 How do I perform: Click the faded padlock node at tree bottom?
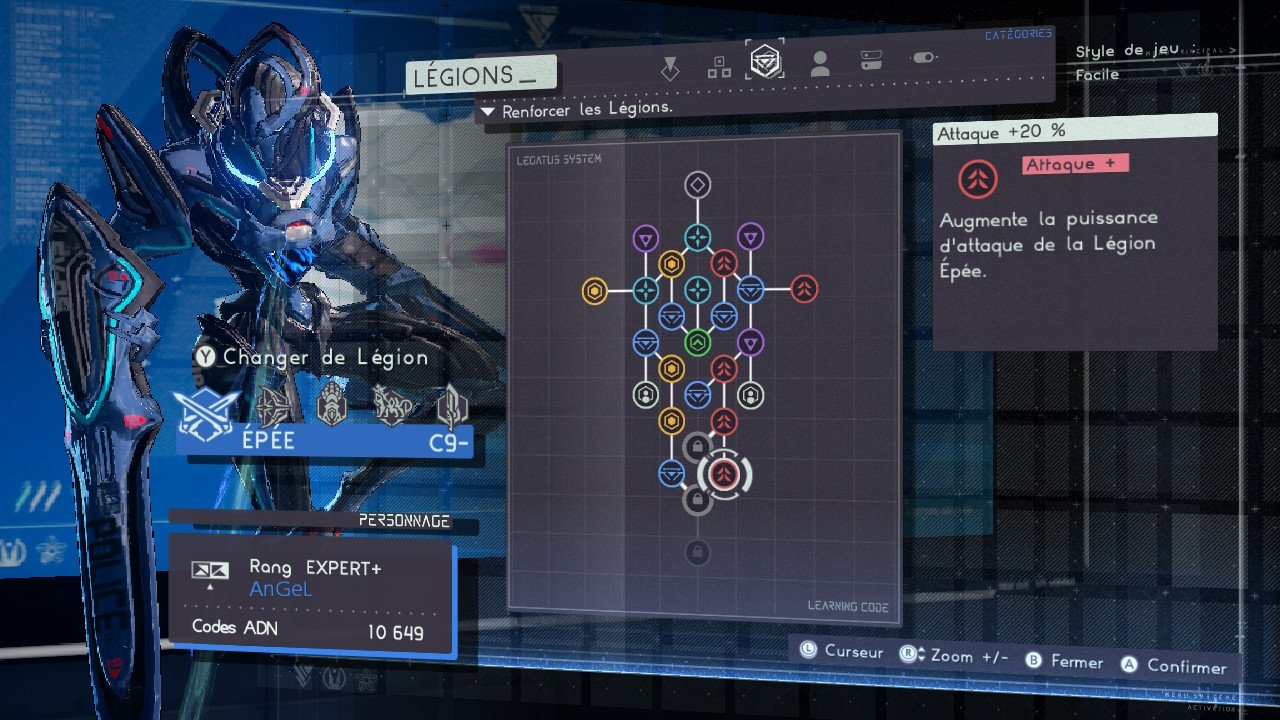tap(697, 551)
